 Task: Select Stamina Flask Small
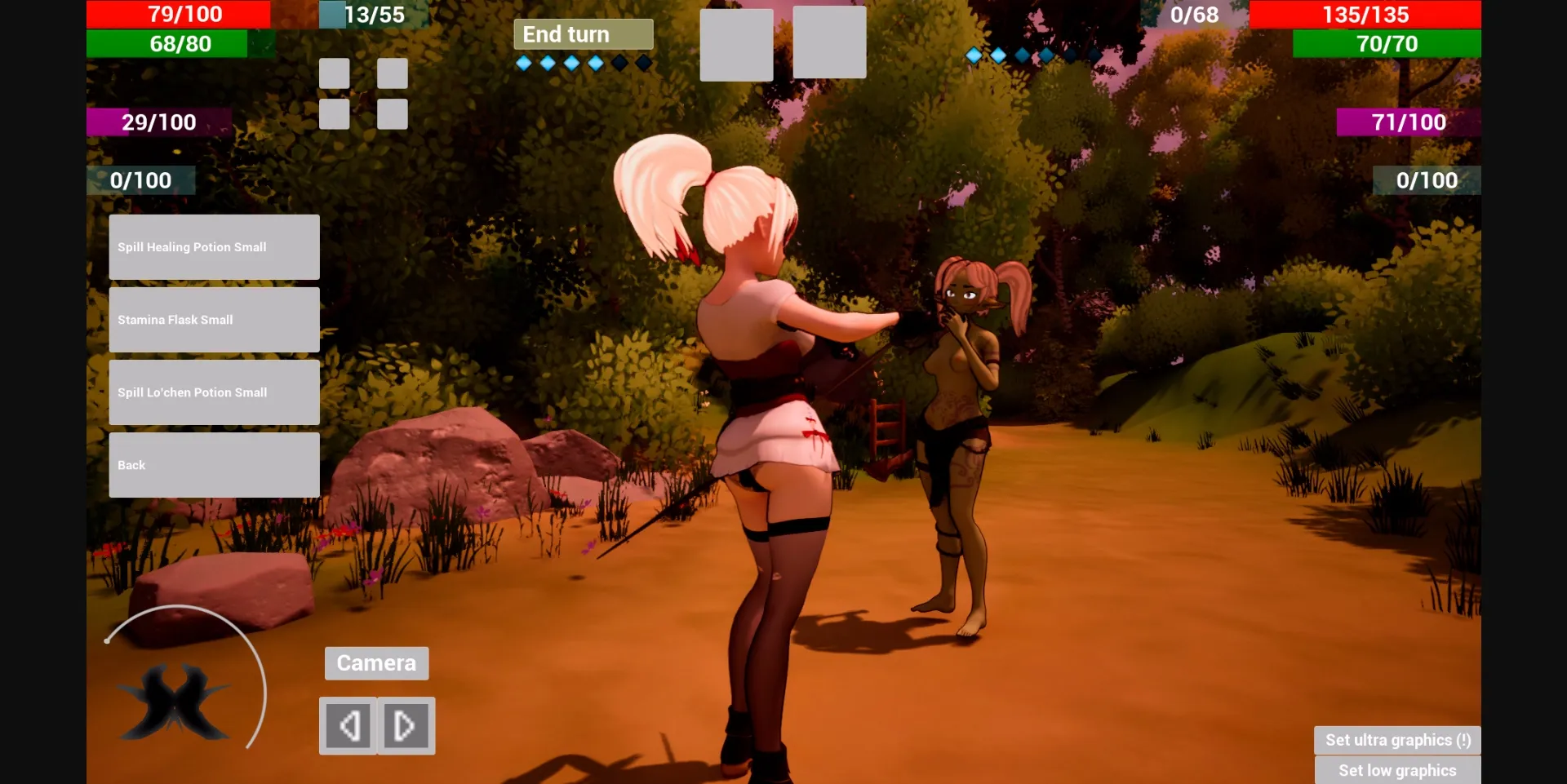tap(214, 319)
